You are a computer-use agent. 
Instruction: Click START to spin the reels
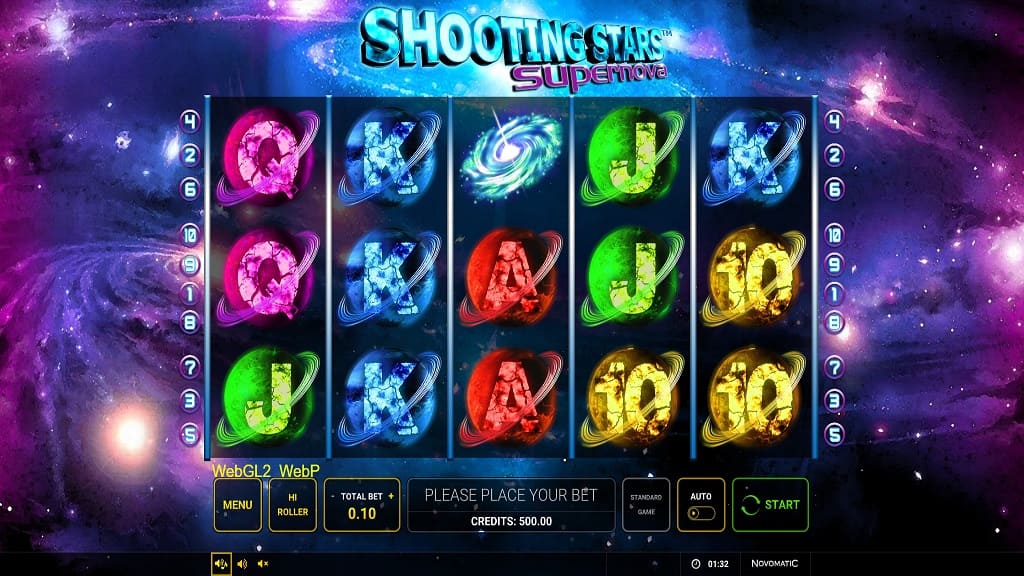pyautogui.click(x=770, y=505)
